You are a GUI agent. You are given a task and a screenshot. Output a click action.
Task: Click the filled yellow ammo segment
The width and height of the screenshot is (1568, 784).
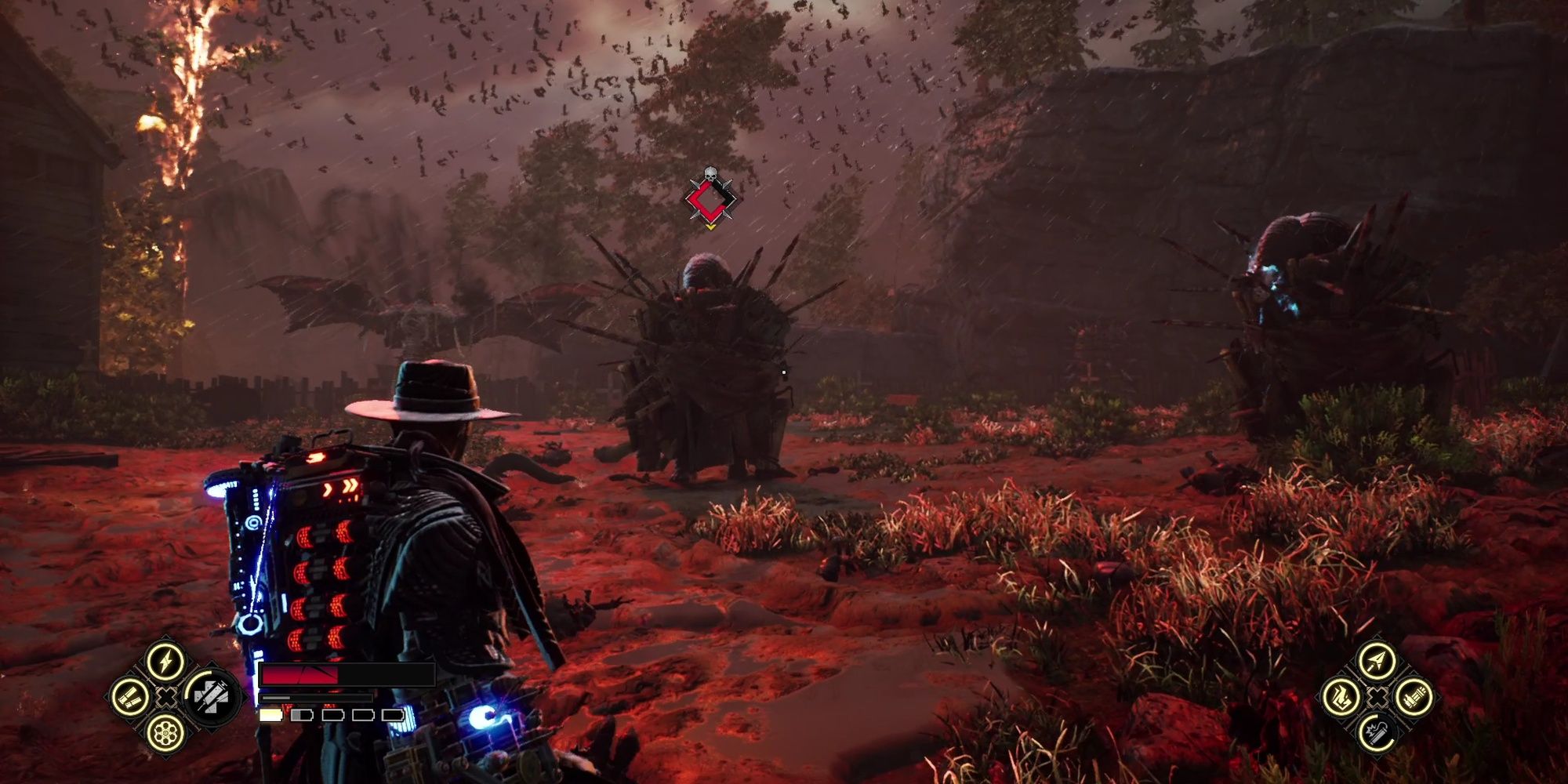point(270,716)
